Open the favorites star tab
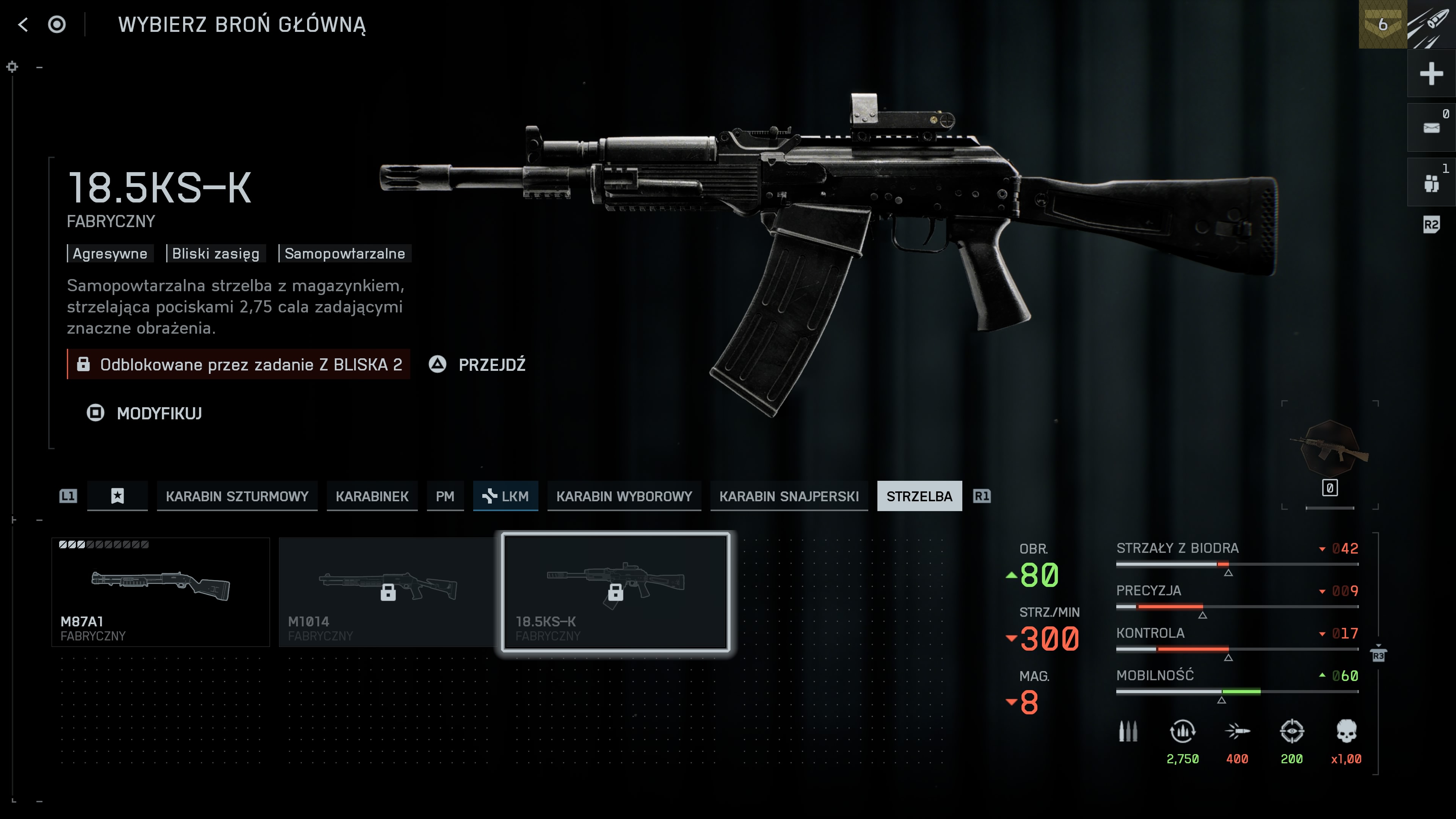Screen dimensions: 1456x819 pos(117,496)
